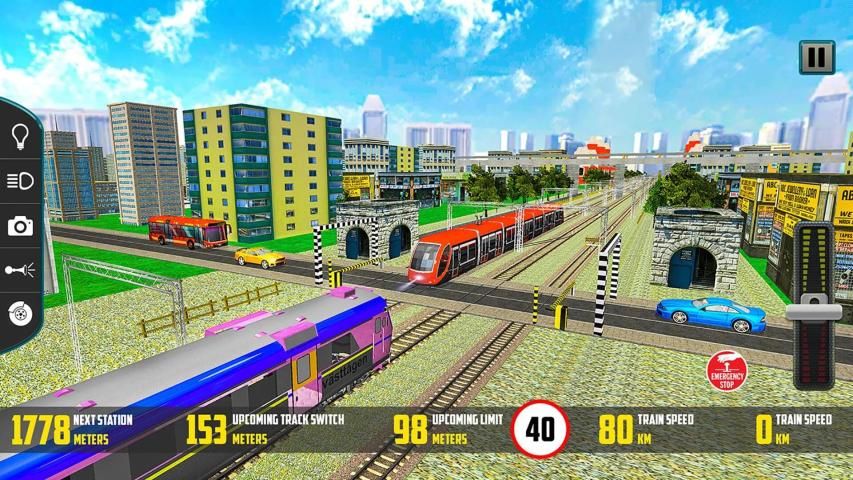Hit the red Emergency Stop button
This screenshot has width=853, height=480.
727,370
